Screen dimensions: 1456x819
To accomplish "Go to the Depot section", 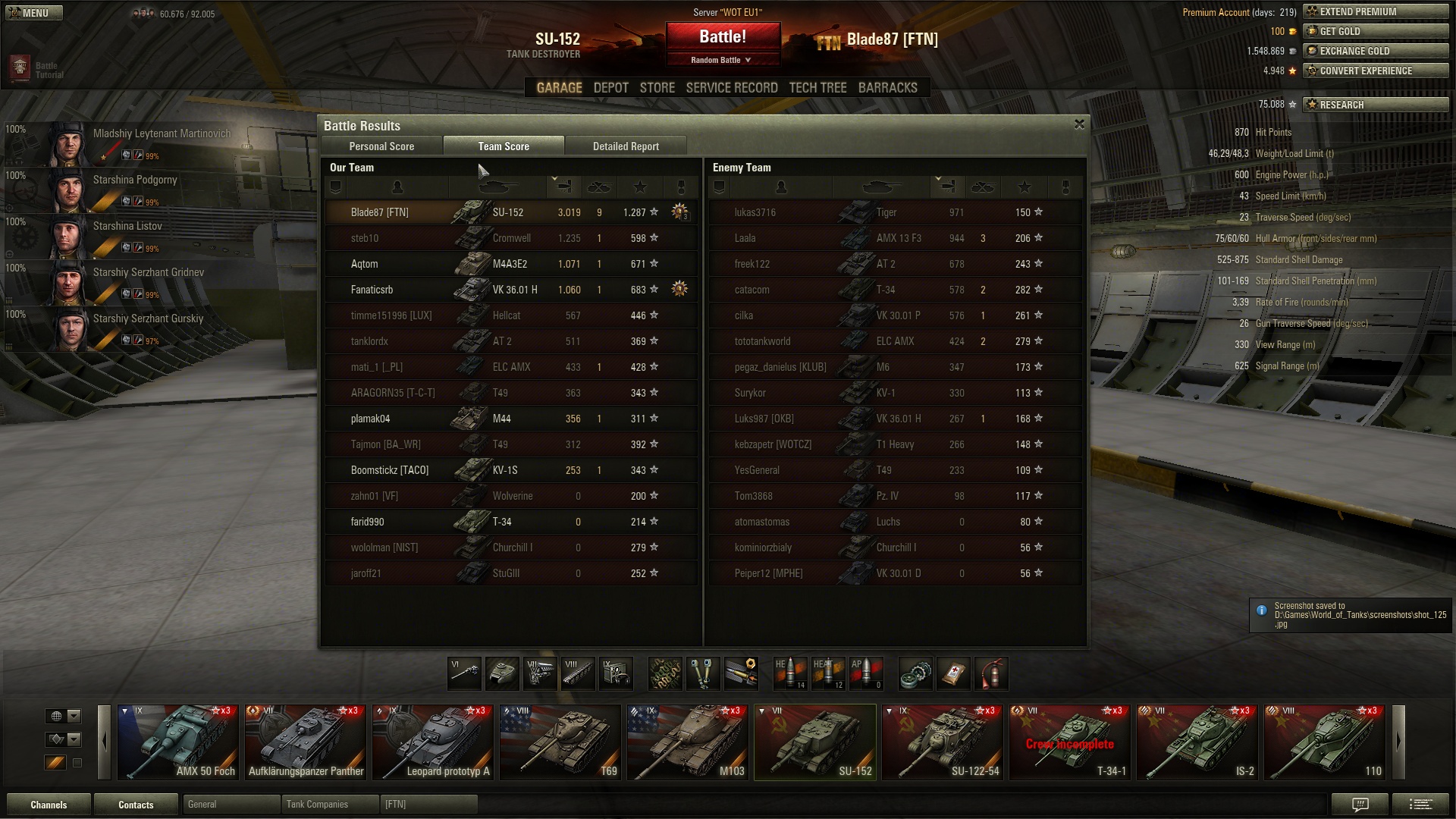I will click(x=610, y=88).
